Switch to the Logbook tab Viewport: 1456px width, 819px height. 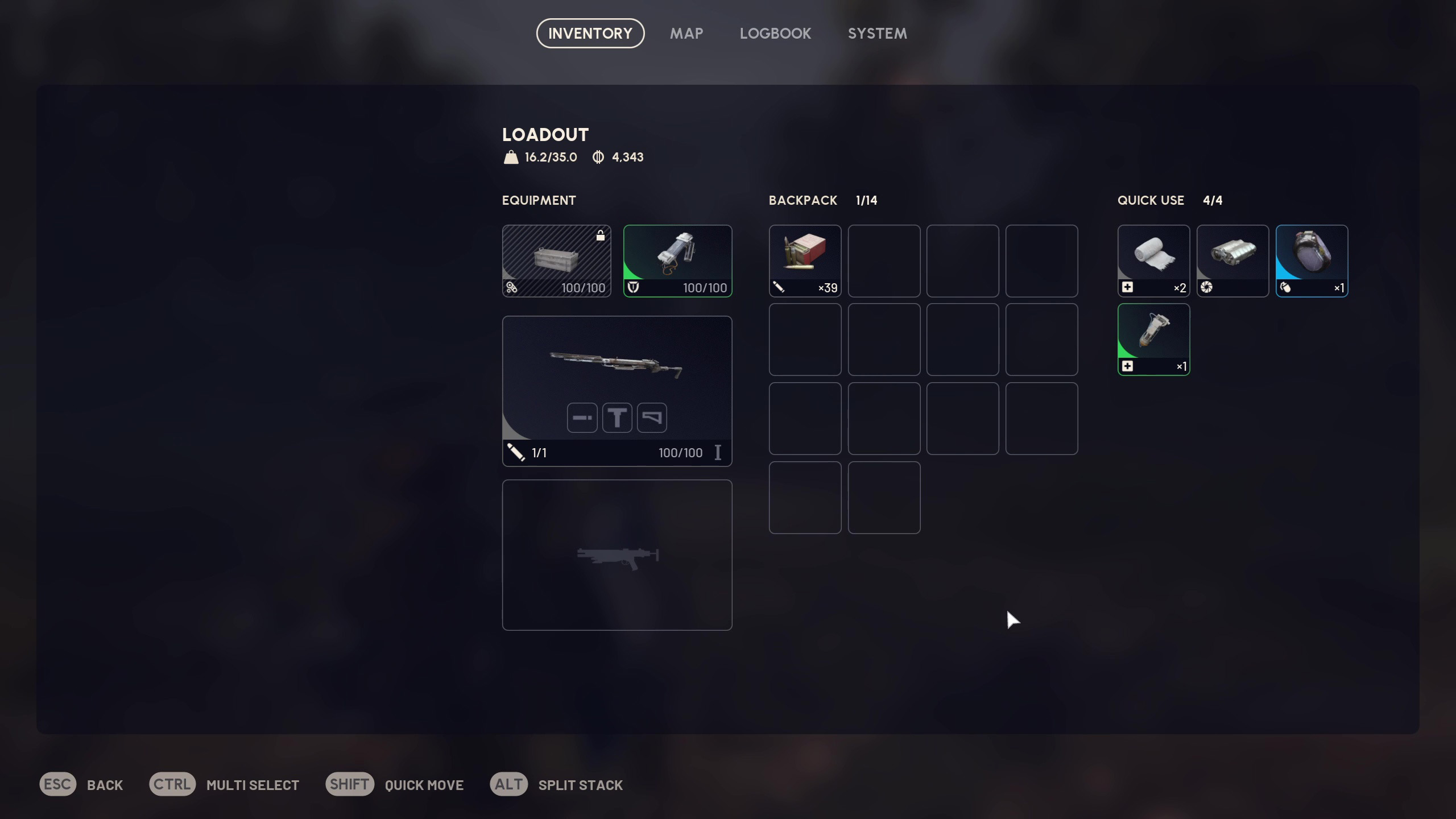(x=775, y=34)
